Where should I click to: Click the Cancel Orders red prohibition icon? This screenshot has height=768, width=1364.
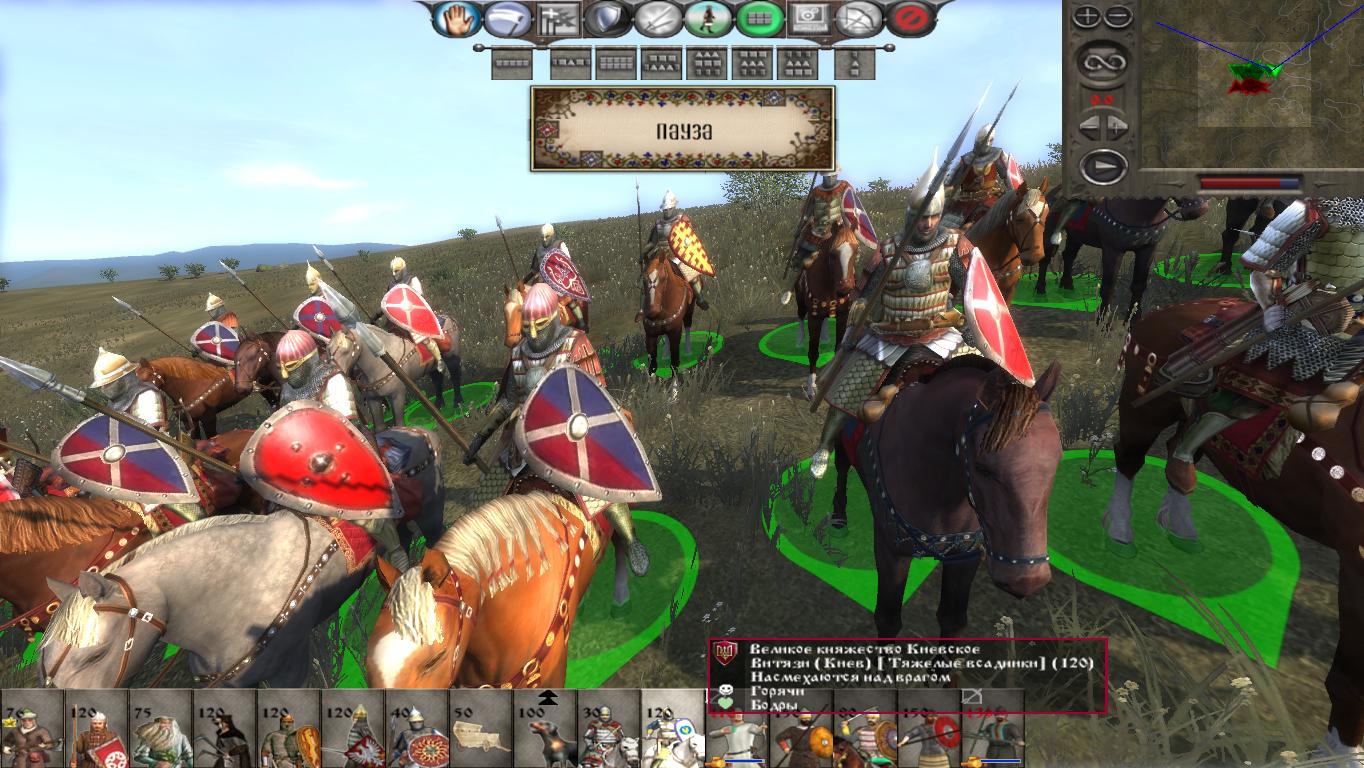coord(903,20)
